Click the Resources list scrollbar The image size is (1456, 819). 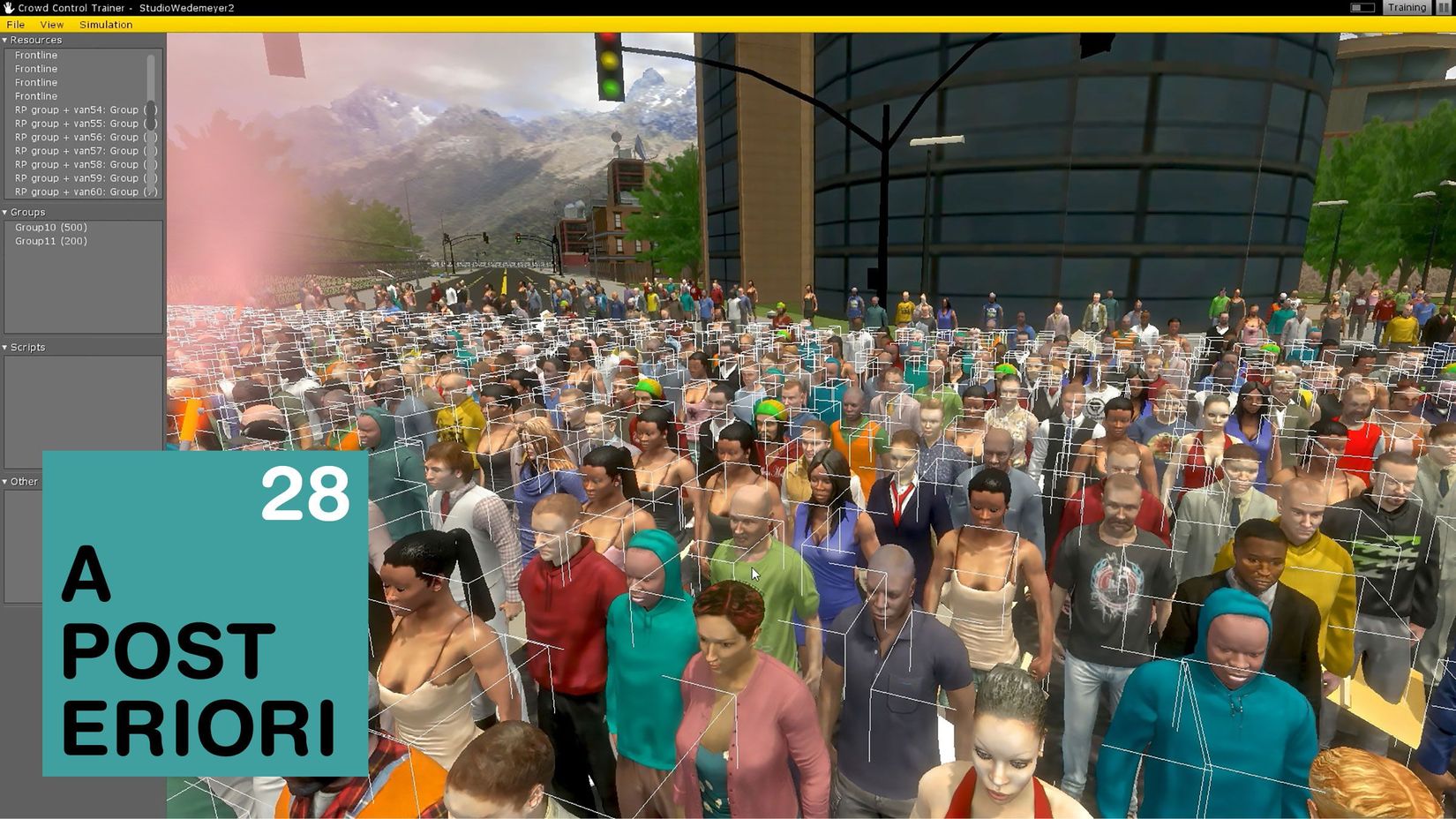pyautogui.click(x=151, y=79)
